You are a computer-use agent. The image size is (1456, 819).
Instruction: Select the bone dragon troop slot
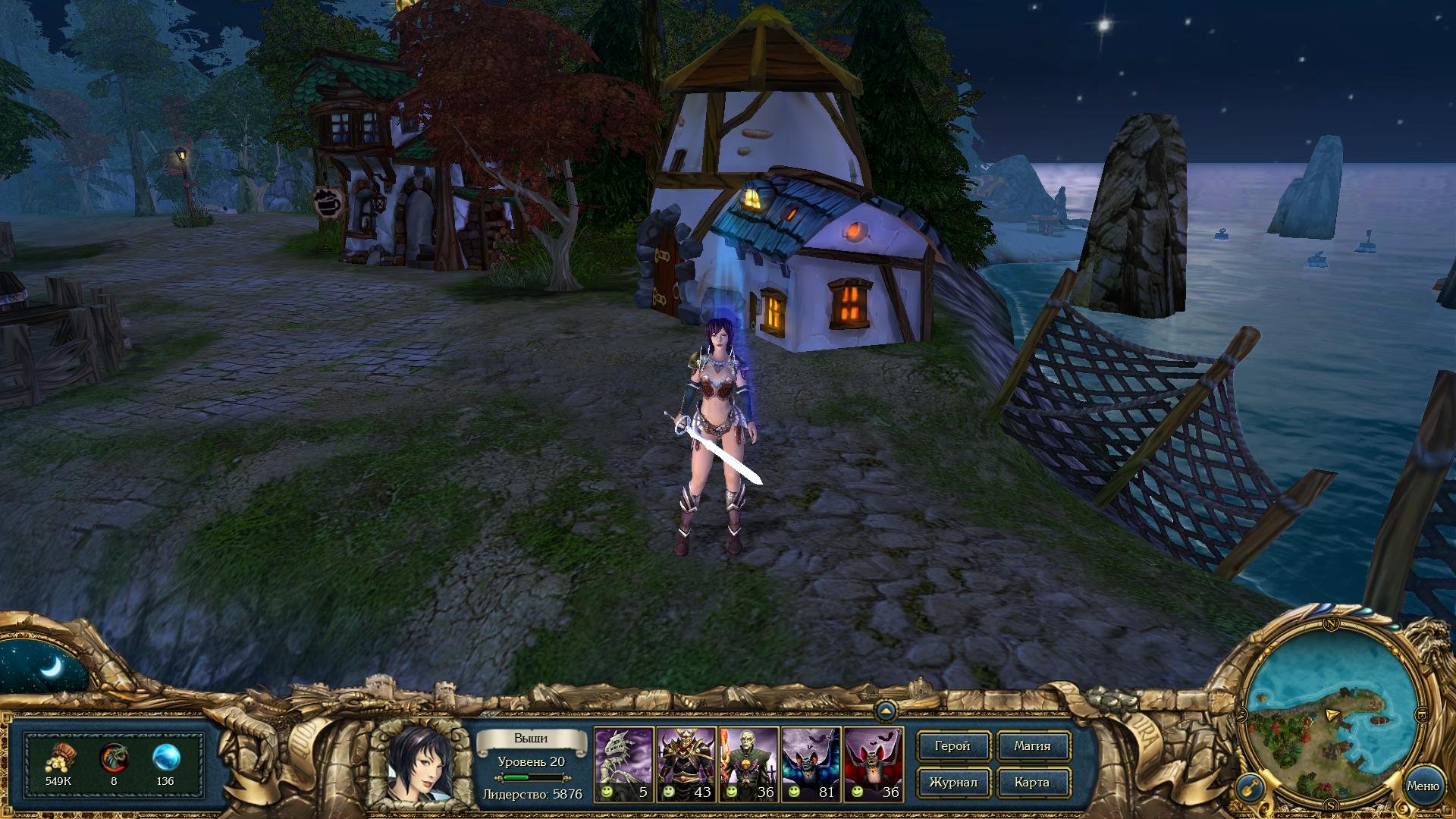pyautogui.click(x=623, y=764)
